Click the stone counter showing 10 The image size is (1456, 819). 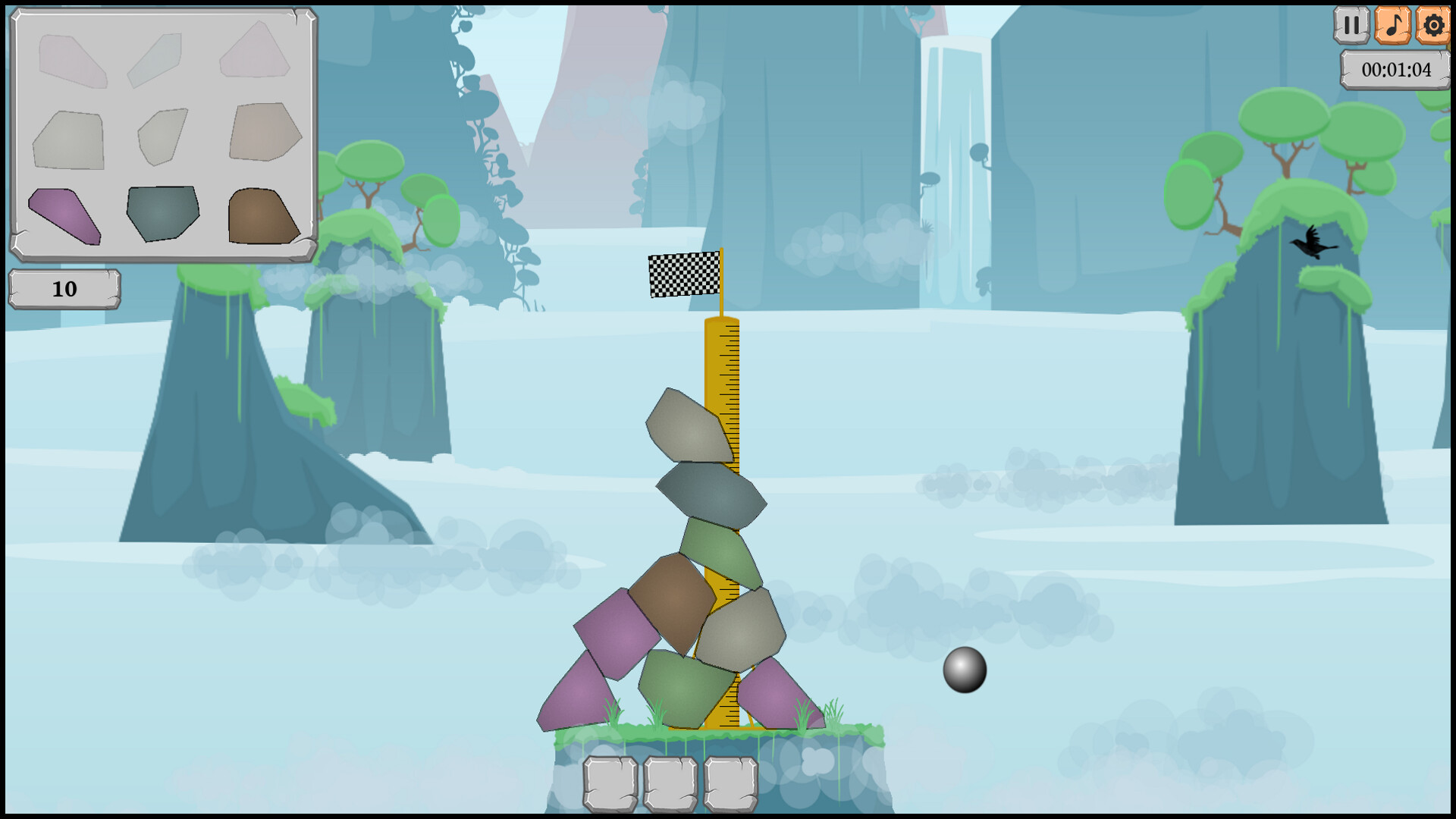[64, 288]
